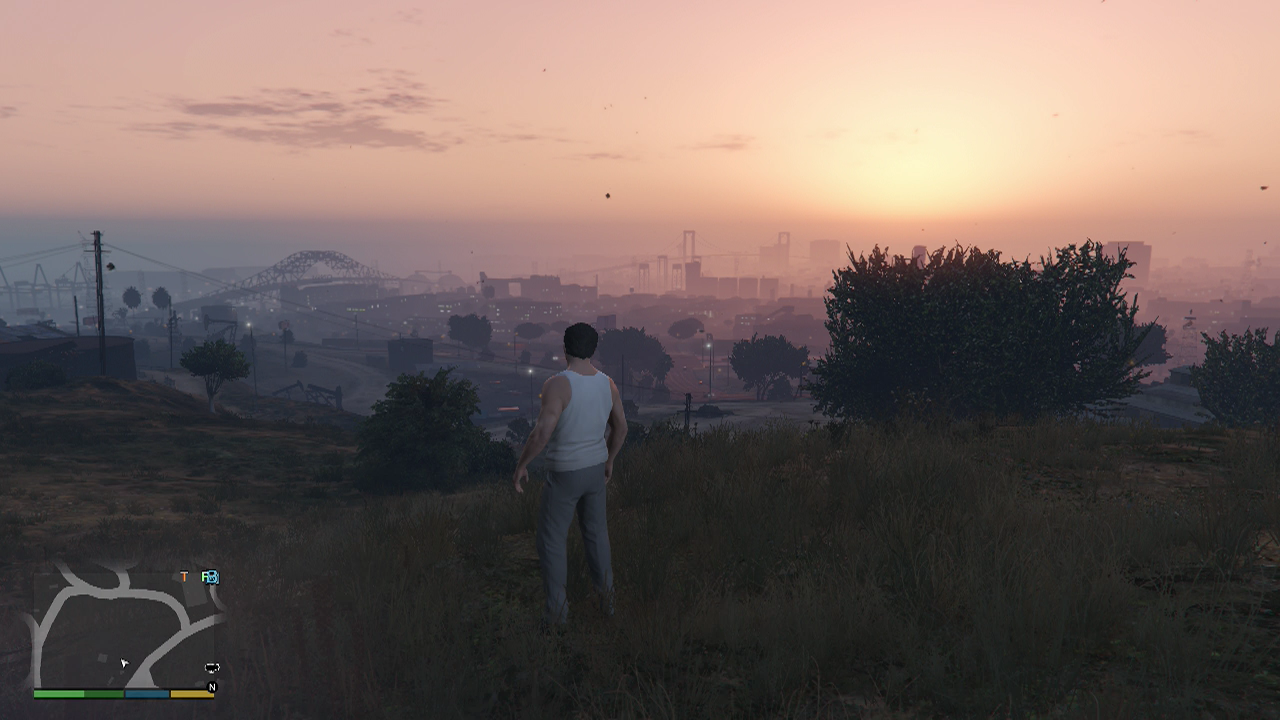This screenshot has height=720, width=1280.
Task: Click the white player arrow on minimap
Action: (125, 663)
